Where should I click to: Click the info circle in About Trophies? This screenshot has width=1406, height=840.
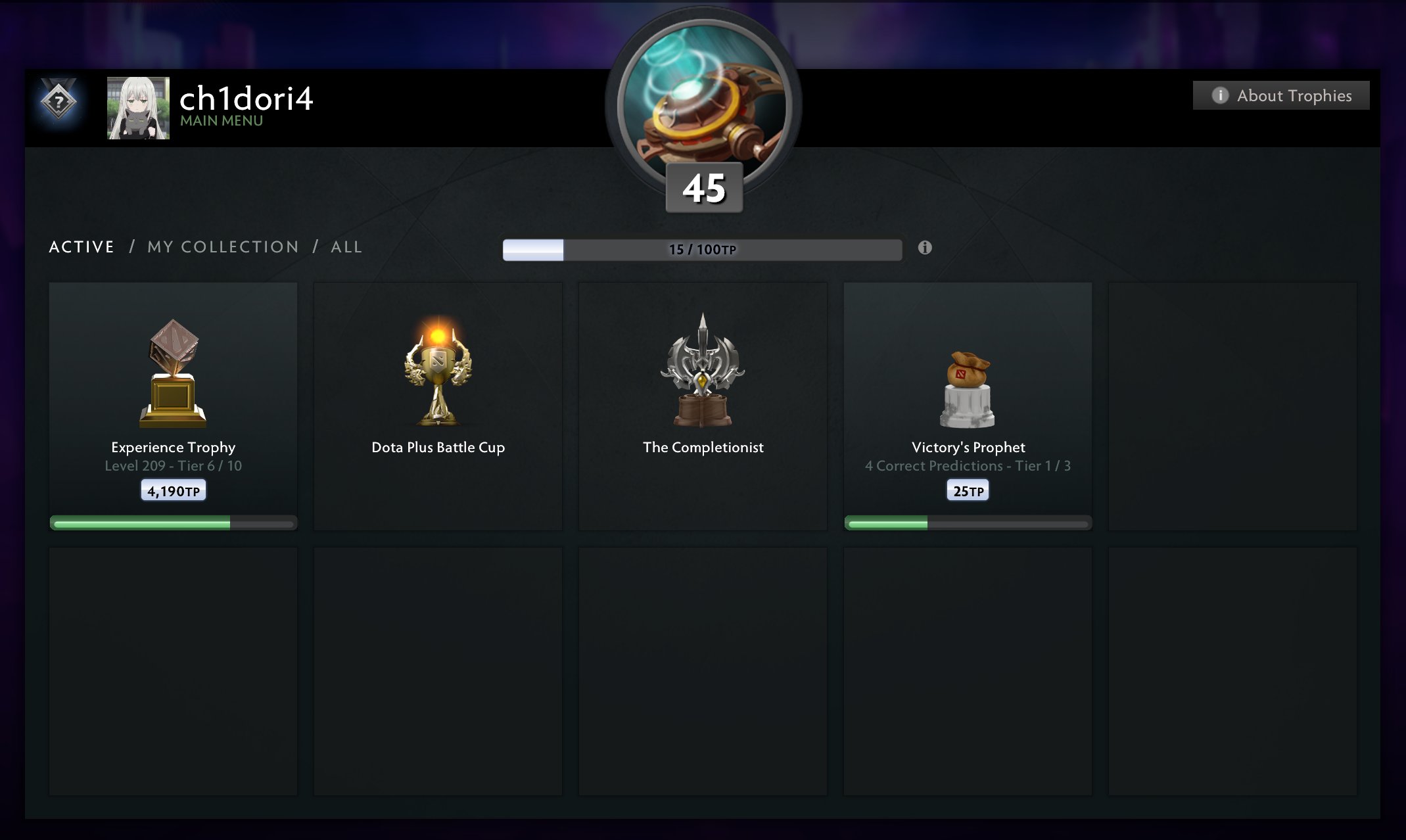pos(1220,95)
